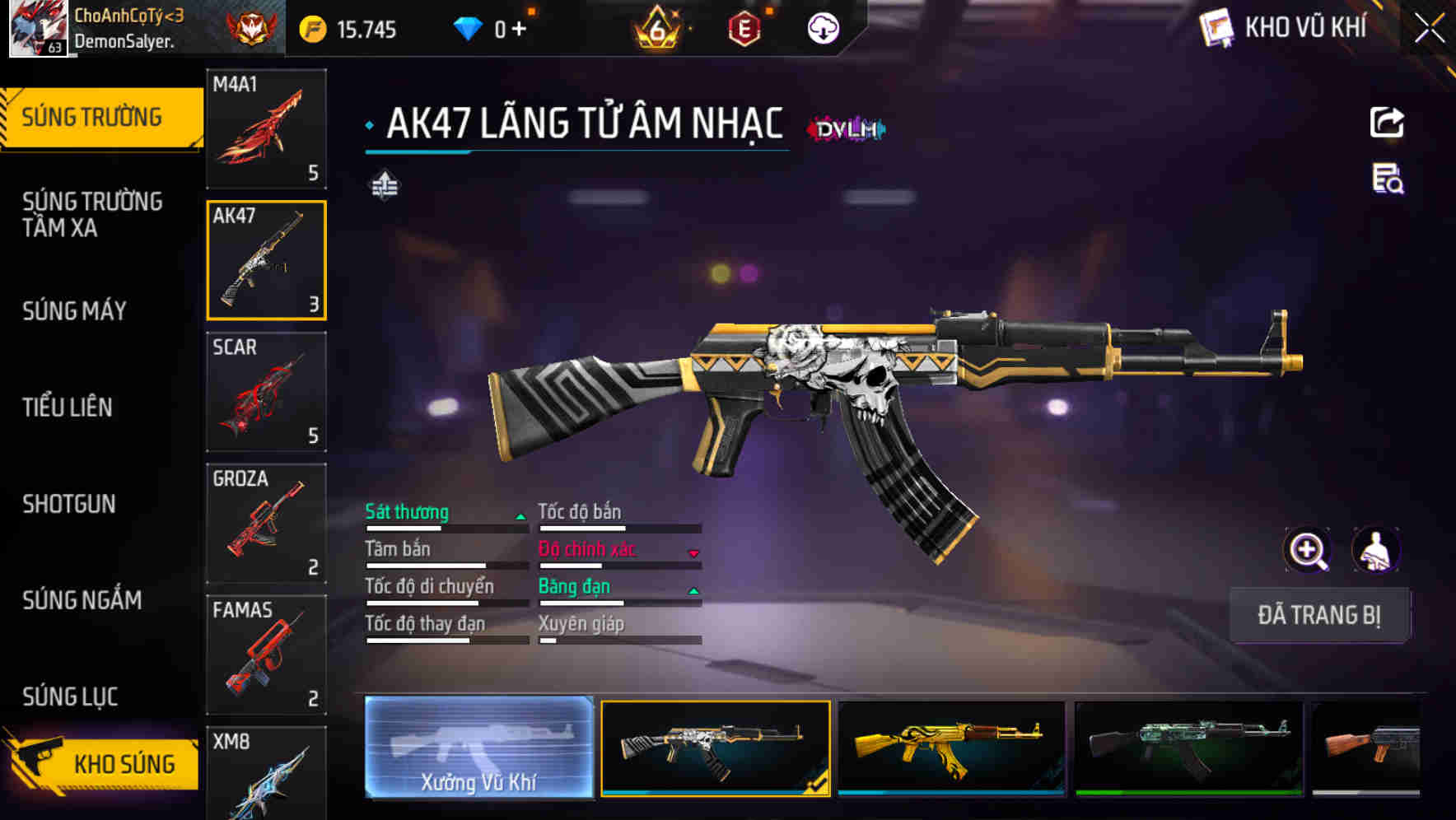Choose the M4A1 weapon tile
Viewport: 1456px width, 820px height.
(266, 128)
